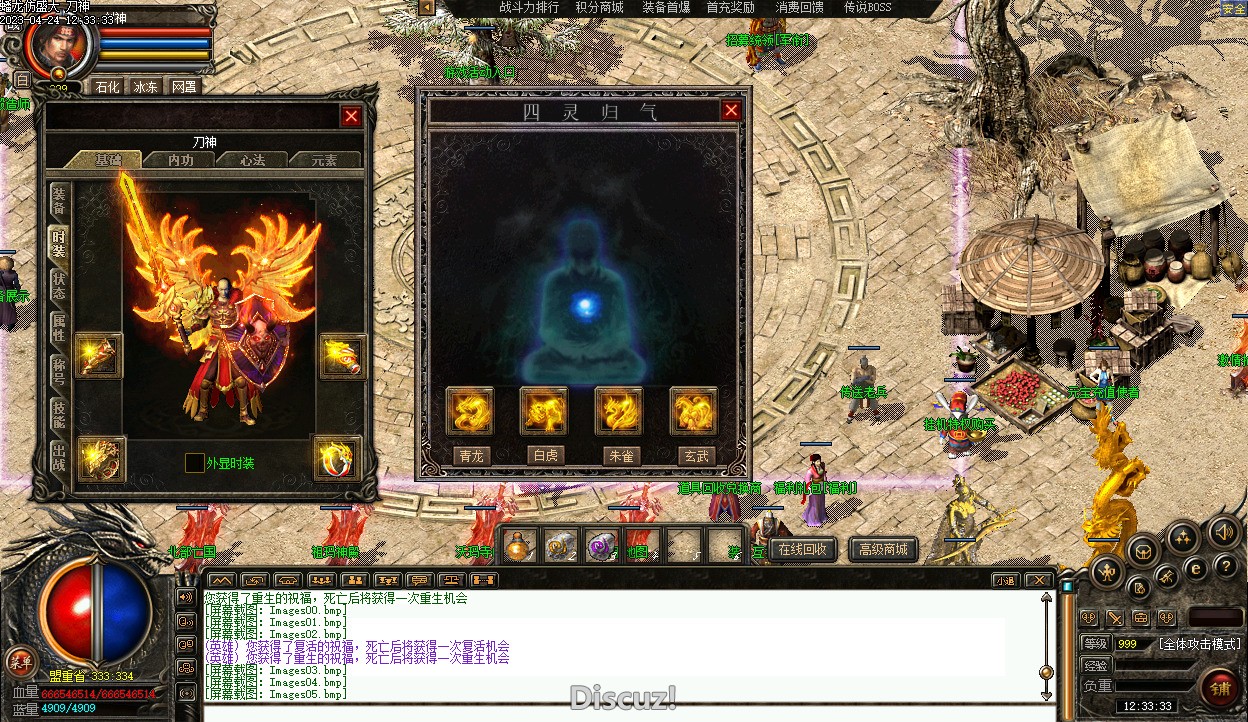The height and width of the screenshot is (722, 1248).
Task: Switch to the 内功 tab
Action: 180,159
